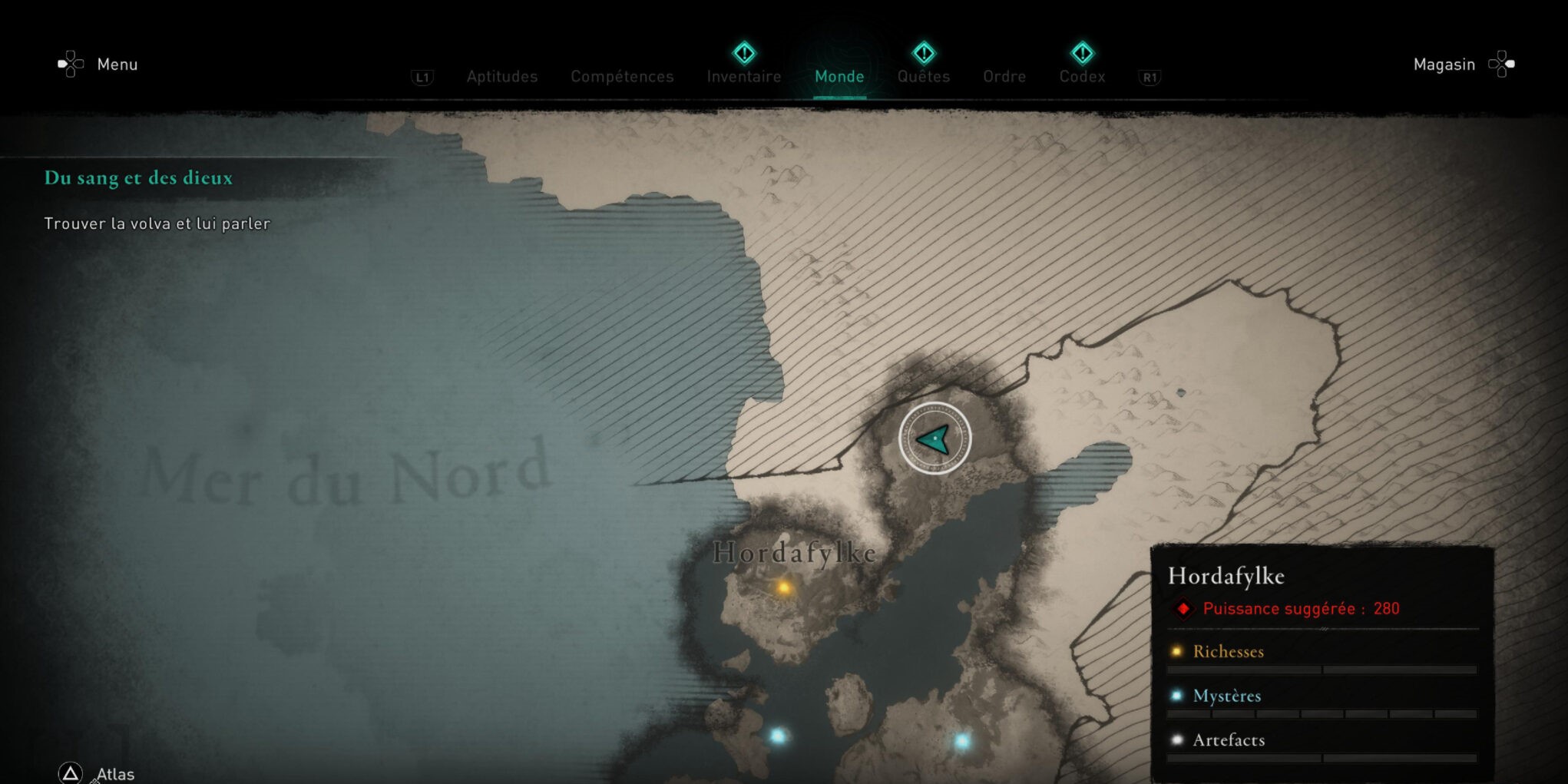Click the controller d-pad icon next to Menu
1568x784 pixels.
(x=70, y=64)
